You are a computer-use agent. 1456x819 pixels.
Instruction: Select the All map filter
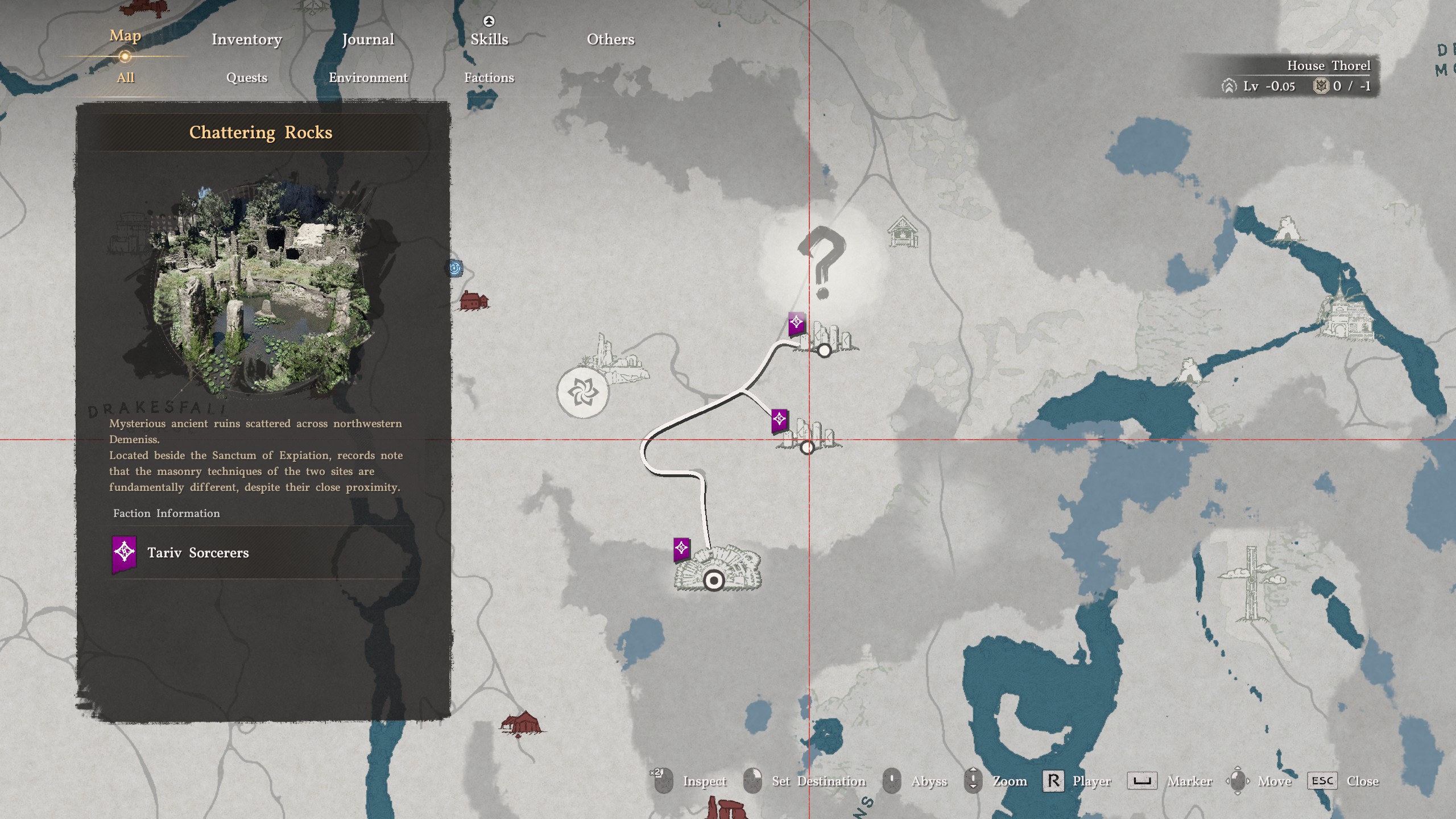(125, 77)
